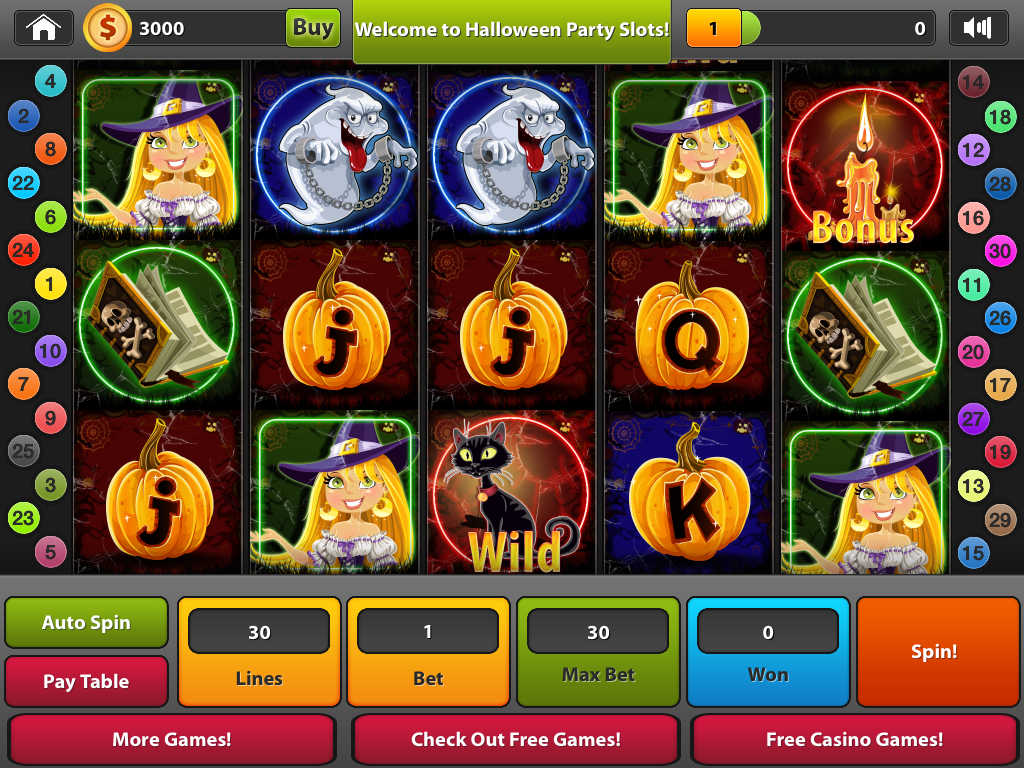Change the number of Lines

pos(259,651)
